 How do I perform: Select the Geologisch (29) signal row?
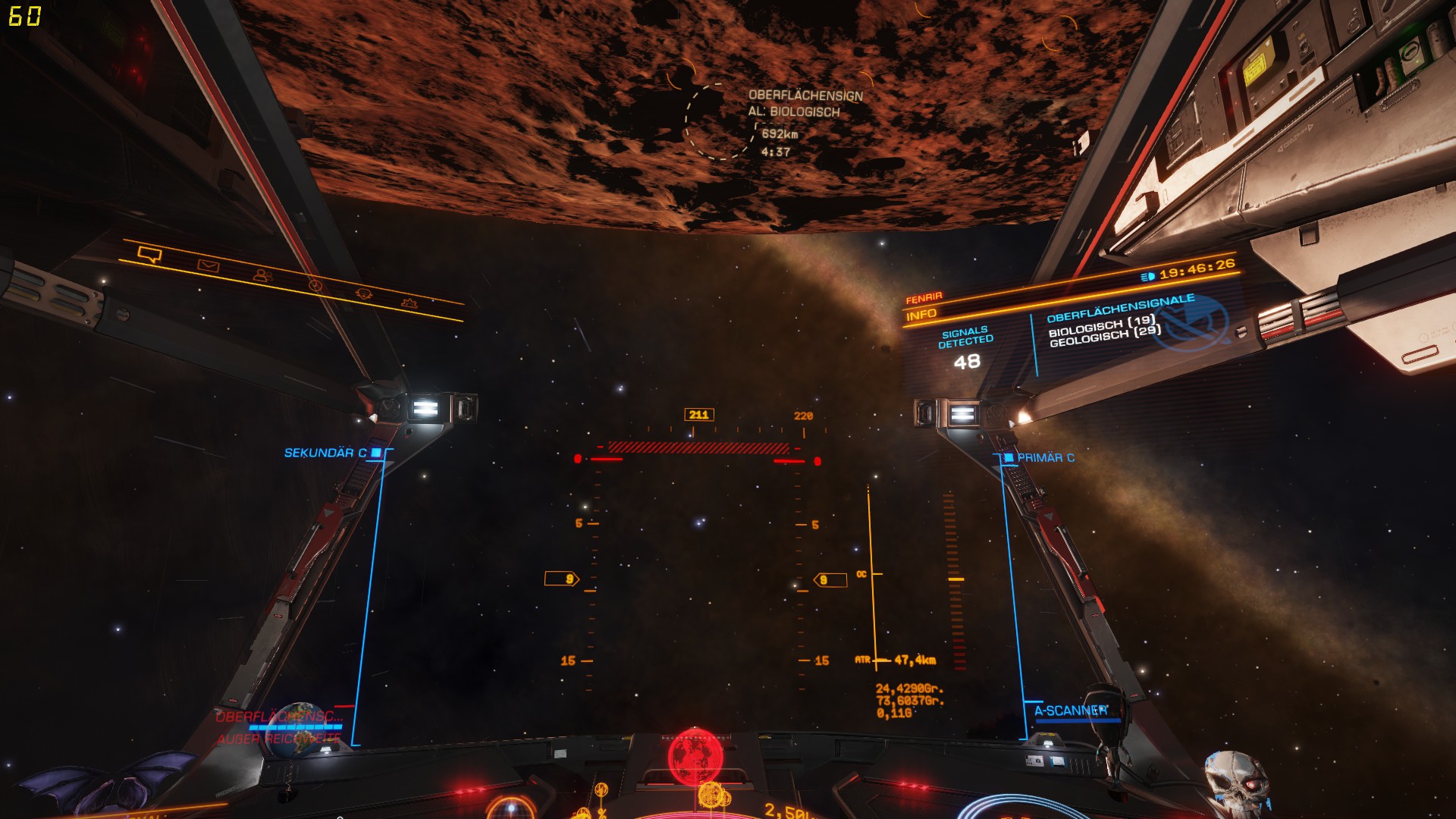click(1105, 336)
